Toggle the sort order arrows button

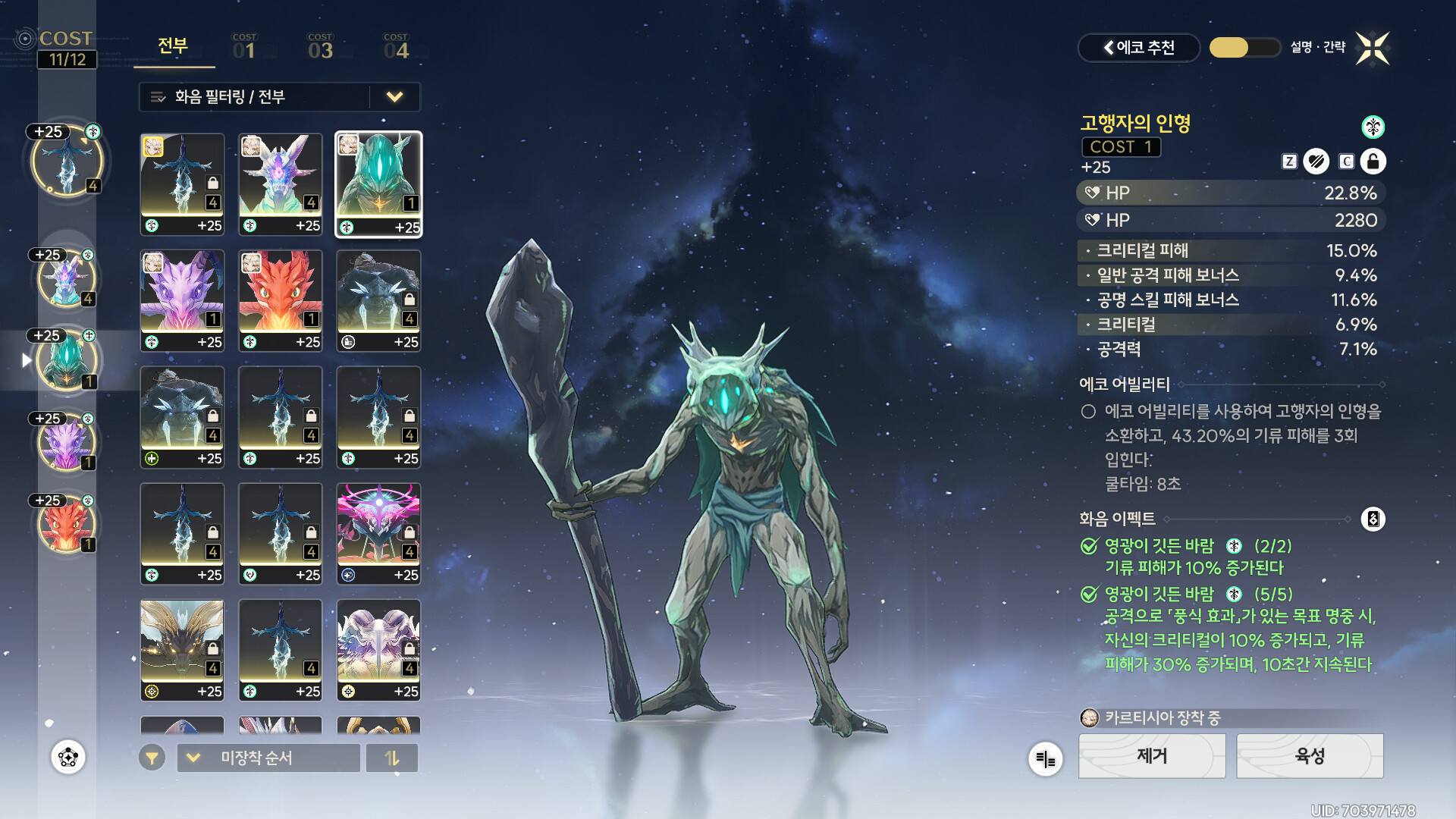[x=392, y=758]
